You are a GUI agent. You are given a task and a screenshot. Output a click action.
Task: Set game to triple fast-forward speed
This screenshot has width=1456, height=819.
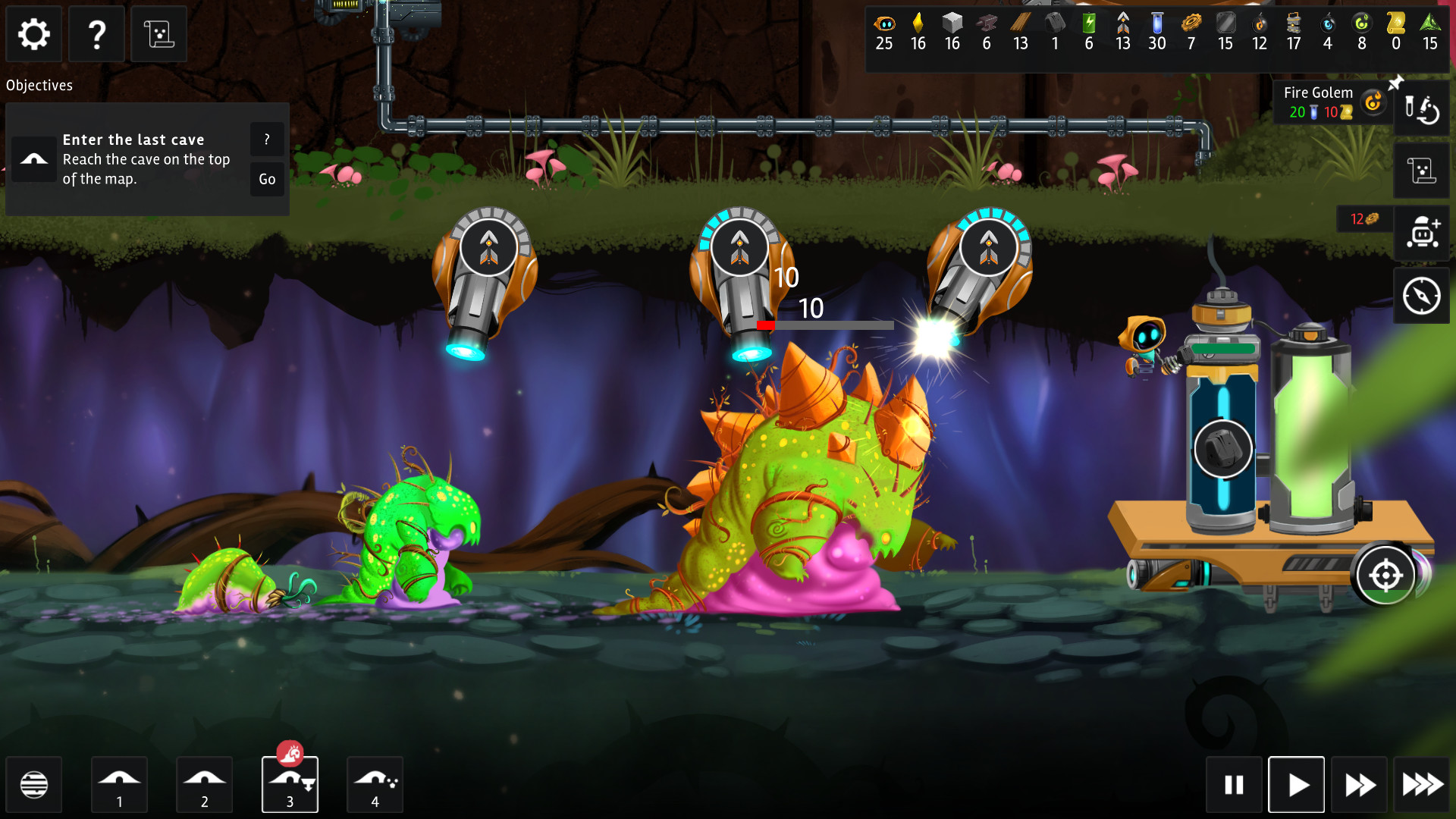coord(1422,784)
